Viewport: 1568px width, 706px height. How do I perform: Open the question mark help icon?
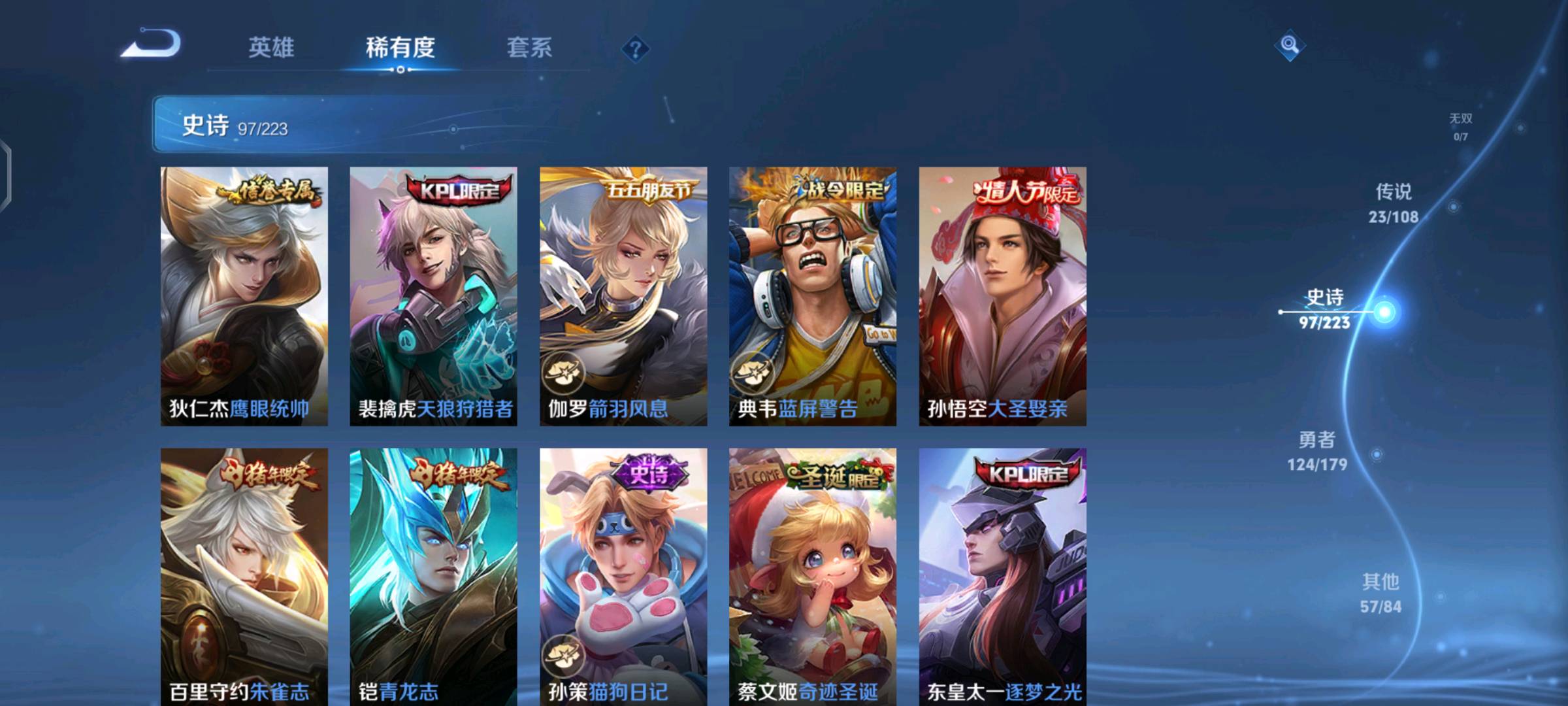pyautogui.click(x=635, y=49)
